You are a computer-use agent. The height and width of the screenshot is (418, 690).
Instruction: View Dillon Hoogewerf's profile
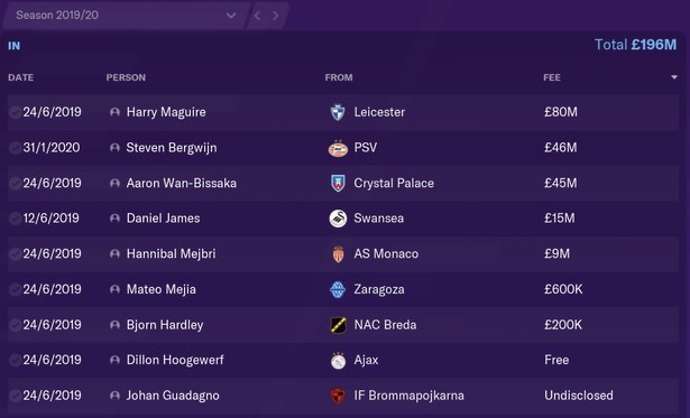pos(174,360)
